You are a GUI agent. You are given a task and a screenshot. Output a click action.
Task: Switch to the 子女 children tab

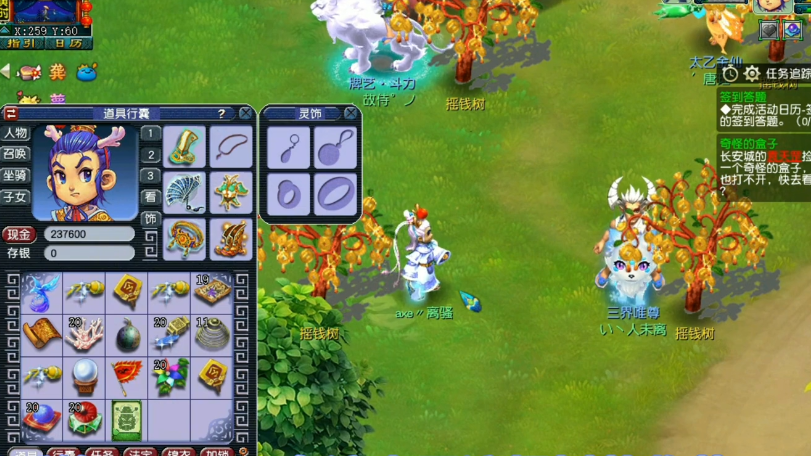point(15,197)
